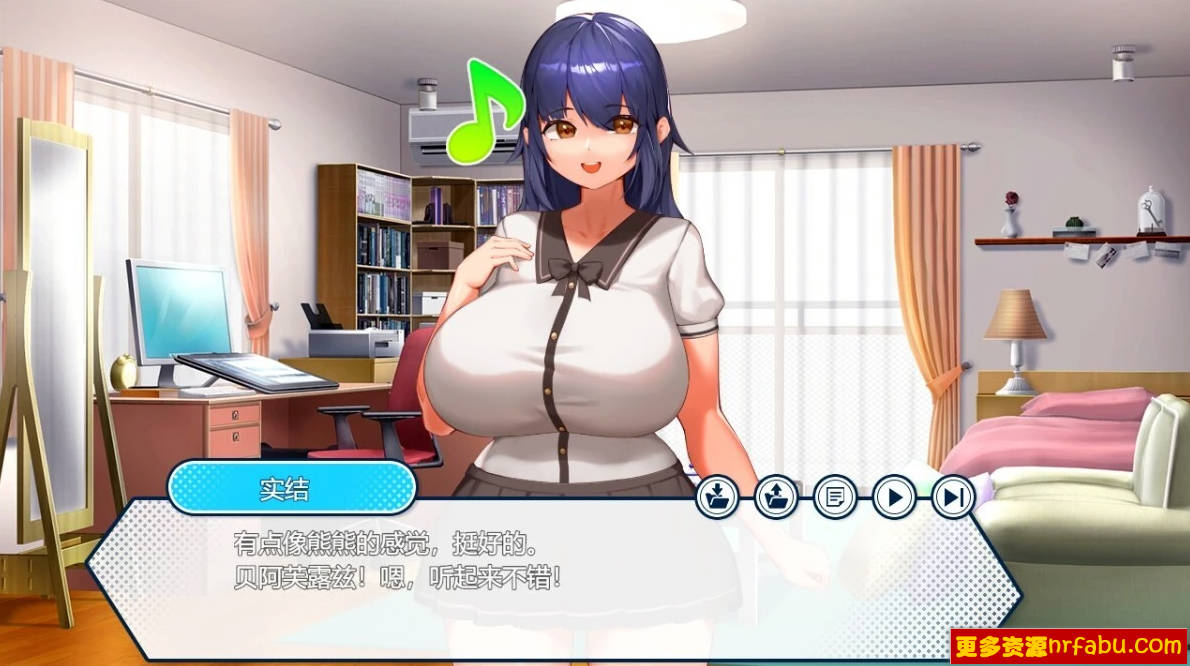This screenshot has height=666, width=1190.
Task: Open the save game folder icon
Action: click(717, 496)
